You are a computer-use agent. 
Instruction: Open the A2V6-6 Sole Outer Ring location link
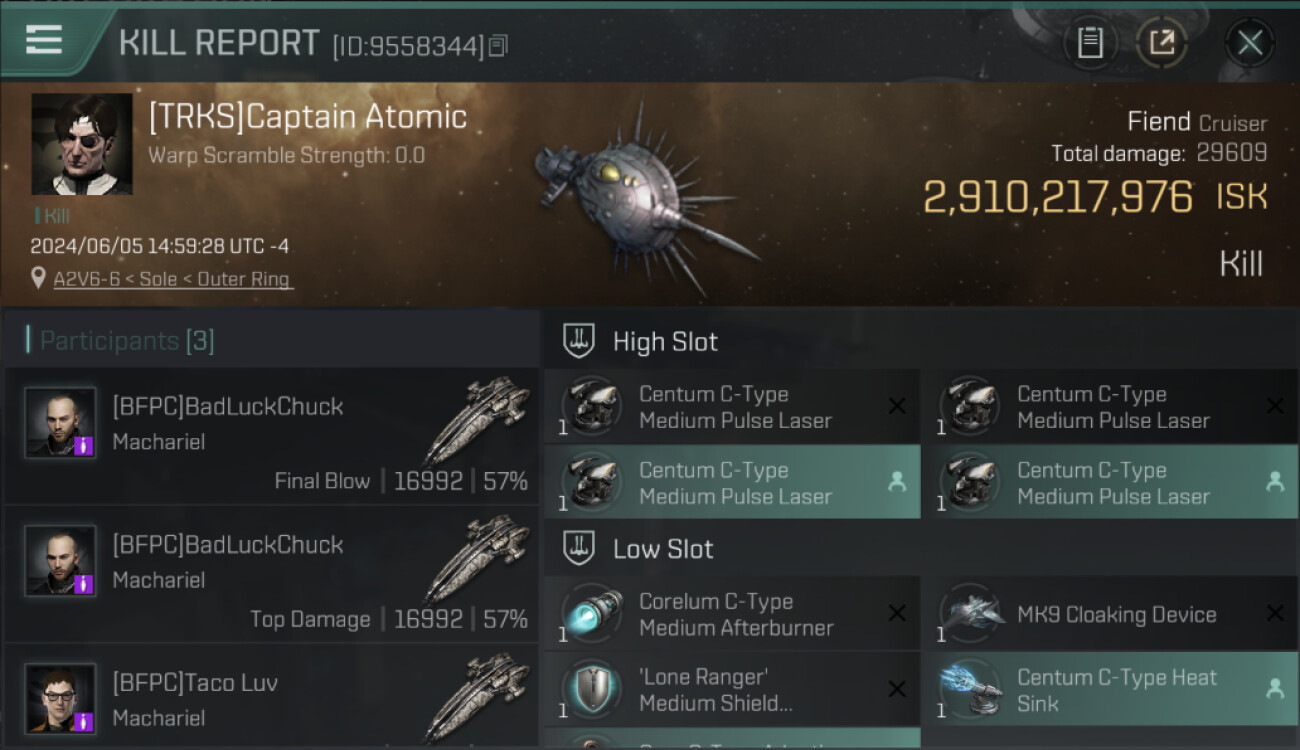click(172, 279)
